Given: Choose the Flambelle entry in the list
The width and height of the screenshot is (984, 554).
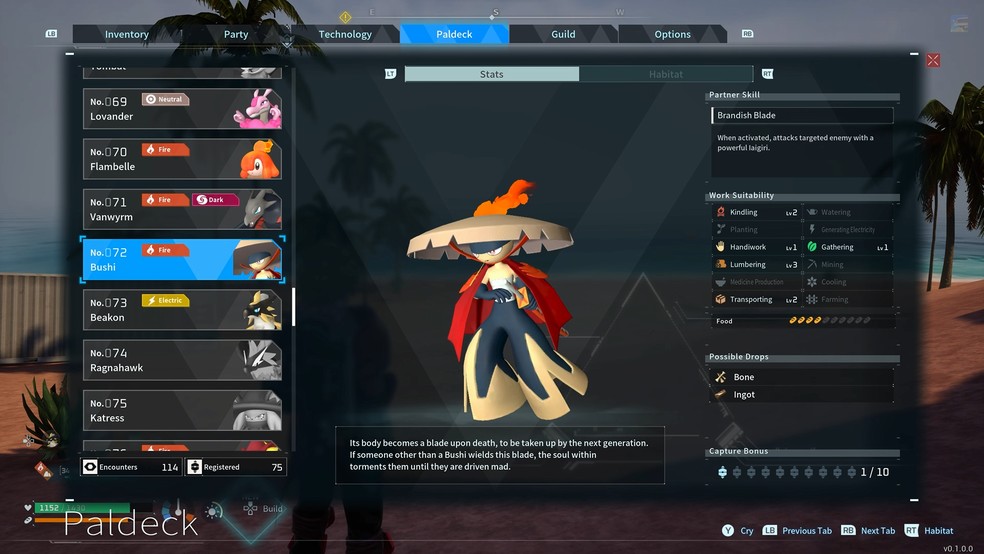Looking at the screenshot, I should coord(182,159).
